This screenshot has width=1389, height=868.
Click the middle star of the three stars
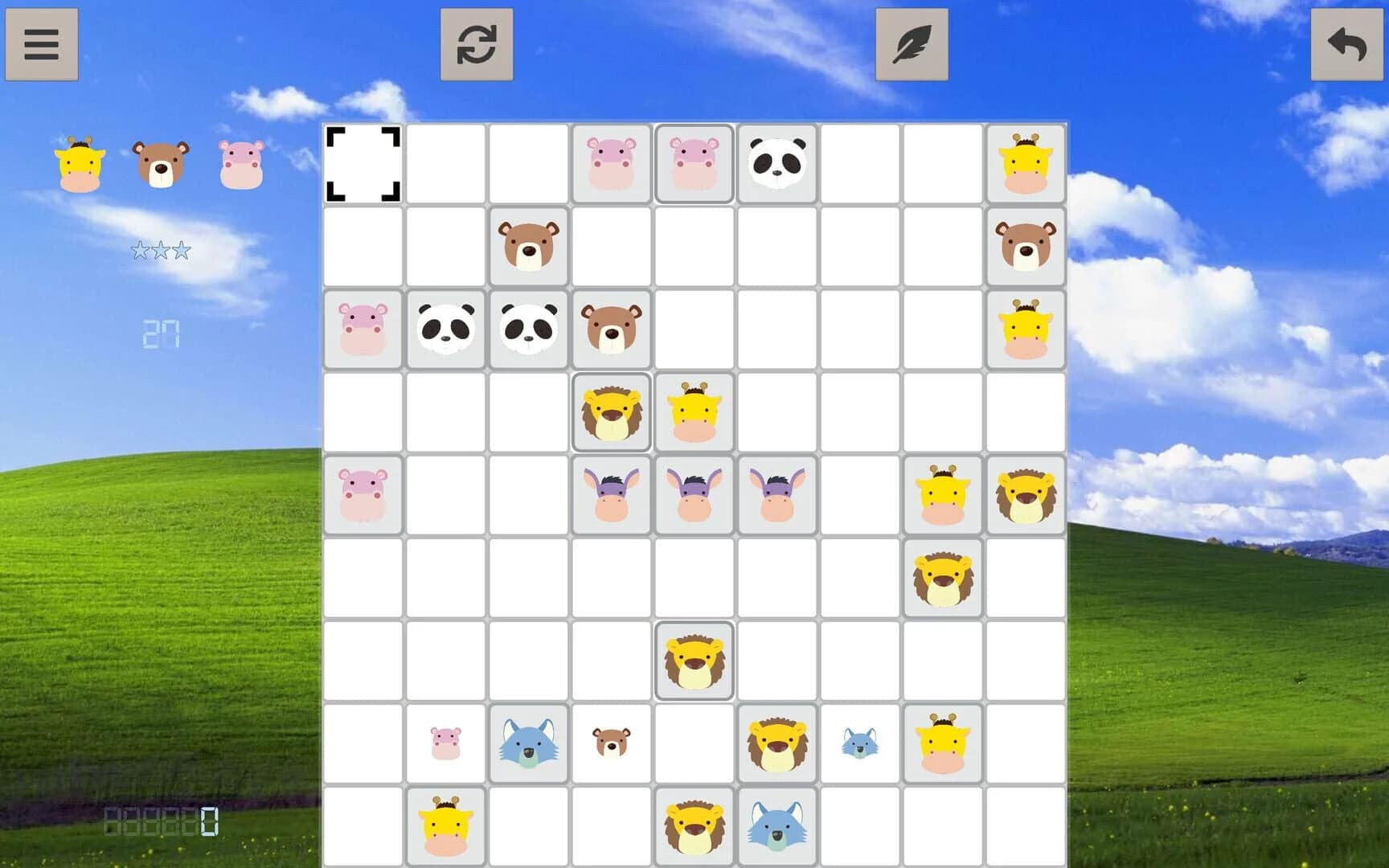pyautogui.click(x=161, y=250)
